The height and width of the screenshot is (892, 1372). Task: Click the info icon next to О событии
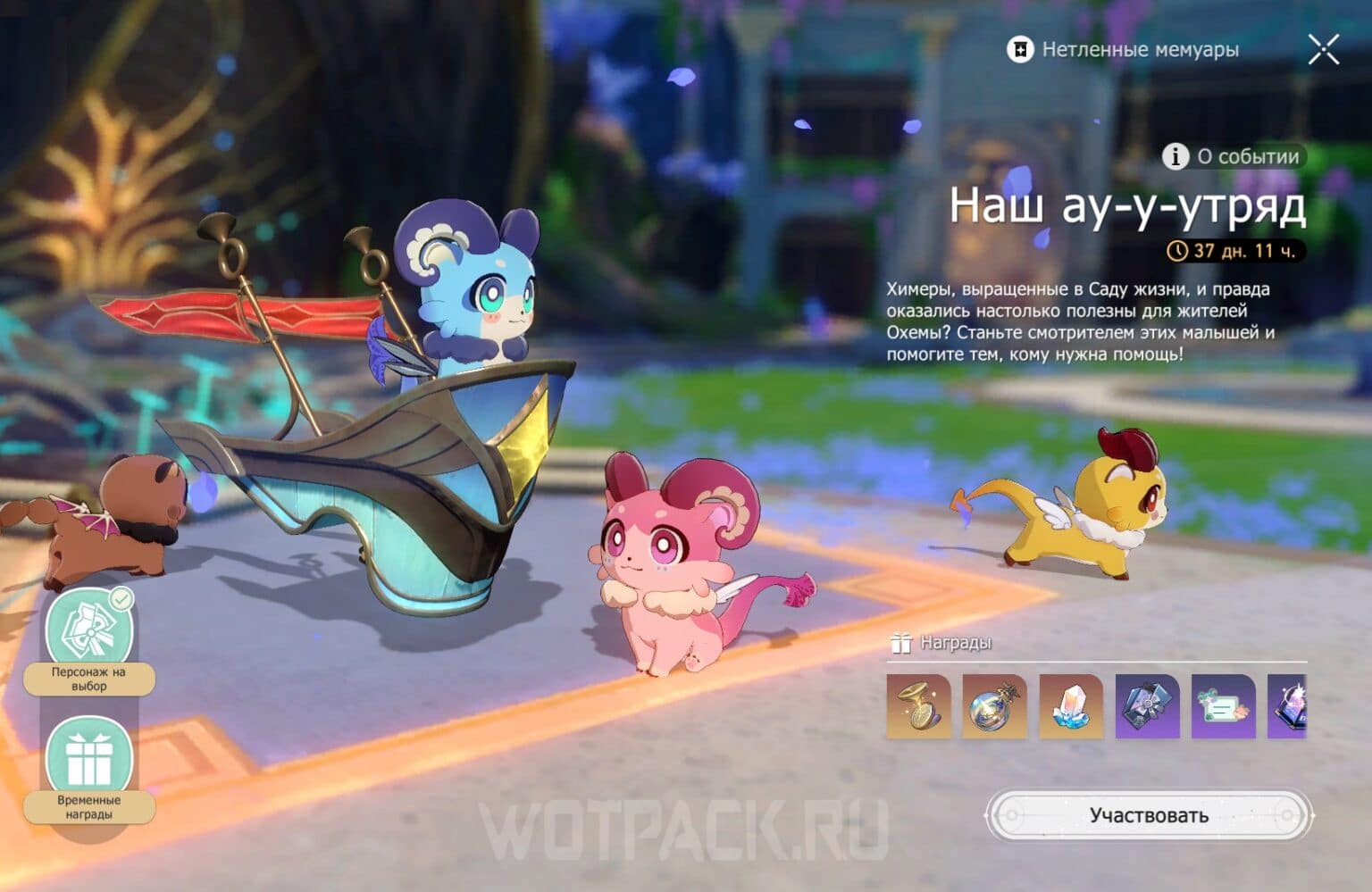click(1175, 157)
